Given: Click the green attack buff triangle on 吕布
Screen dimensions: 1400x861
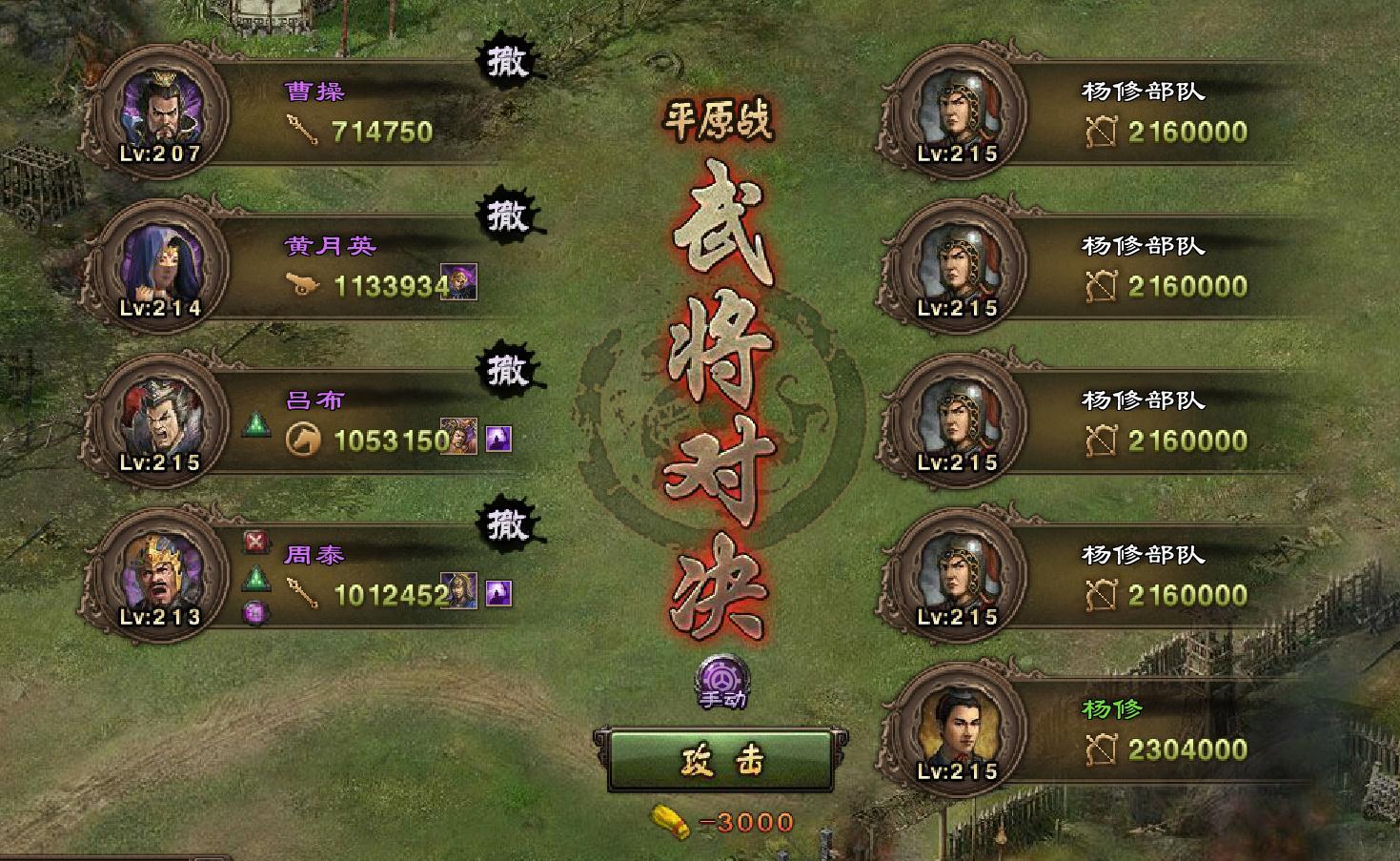Looking at the screenshot, I should (255, 428).
